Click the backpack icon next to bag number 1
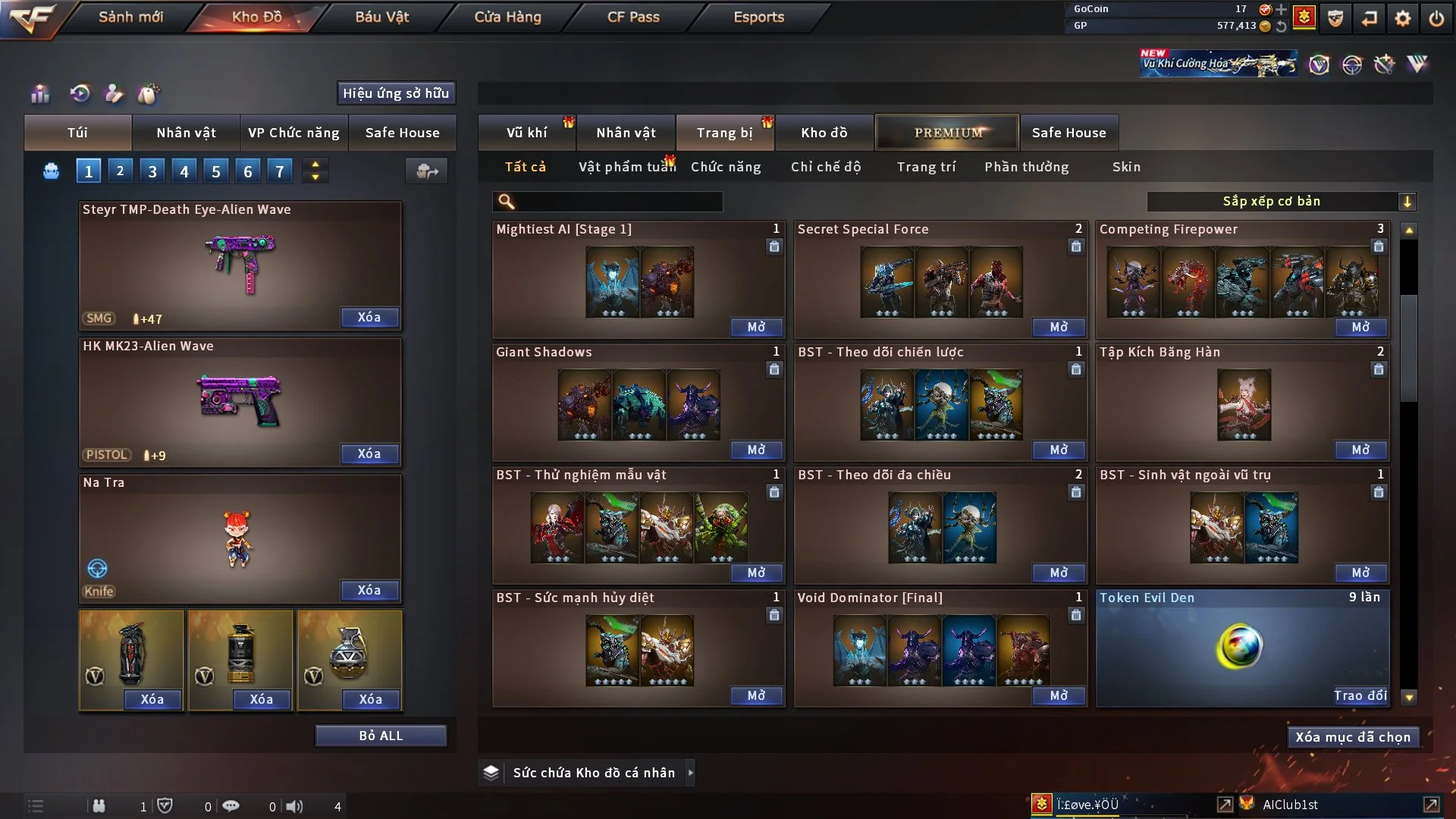Image resolution: width=1456 pixels, height=819 pixels. point(51,171)
